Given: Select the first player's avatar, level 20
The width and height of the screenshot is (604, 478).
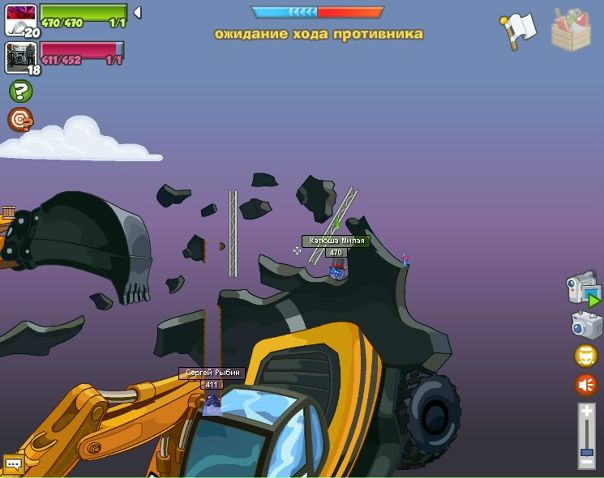Looking at the screenshot, I should (20, 19).
